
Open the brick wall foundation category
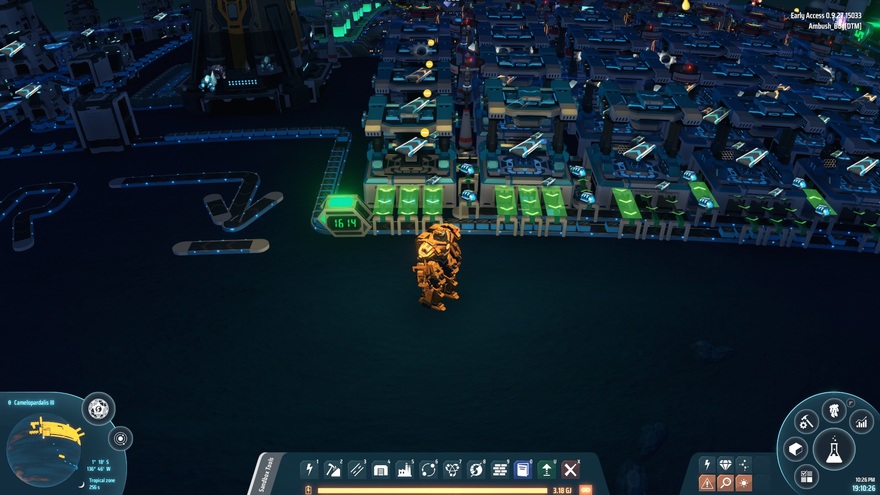(x=500, y=469)
